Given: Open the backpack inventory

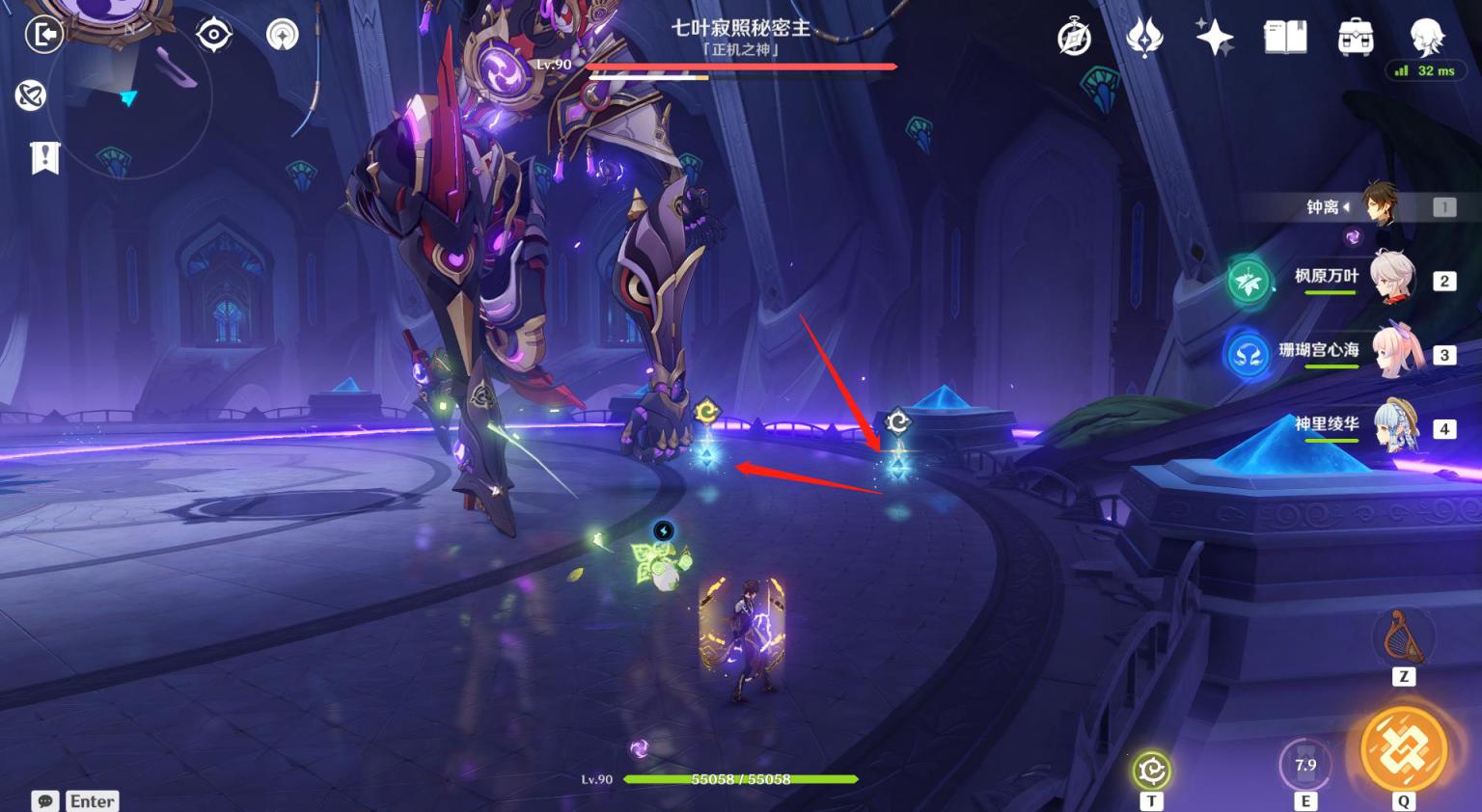Looking at the screenshot, I should [x=1356, y=39].
